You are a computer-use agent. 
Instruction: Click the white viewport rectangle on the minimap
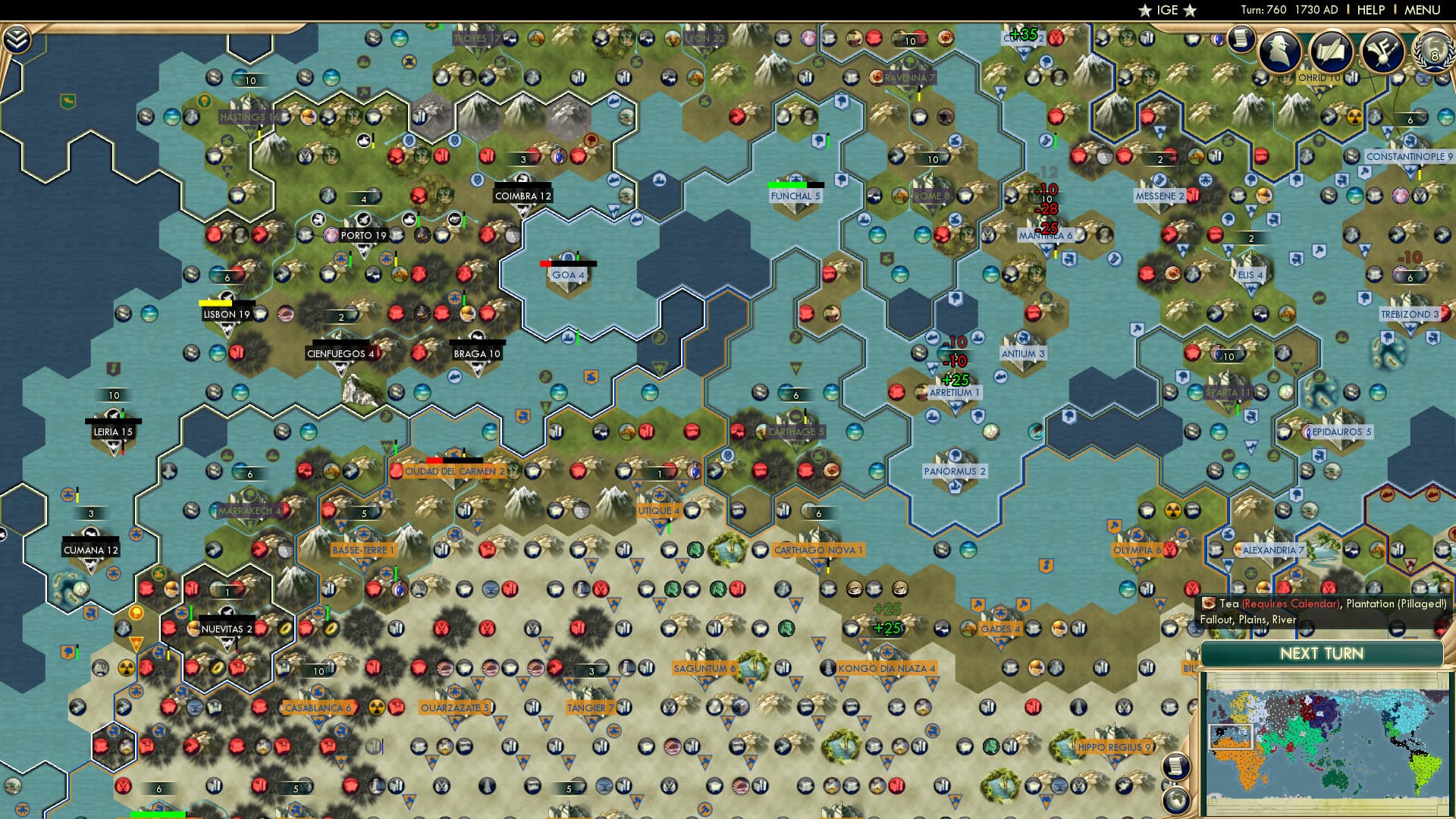pos(1231,736)
